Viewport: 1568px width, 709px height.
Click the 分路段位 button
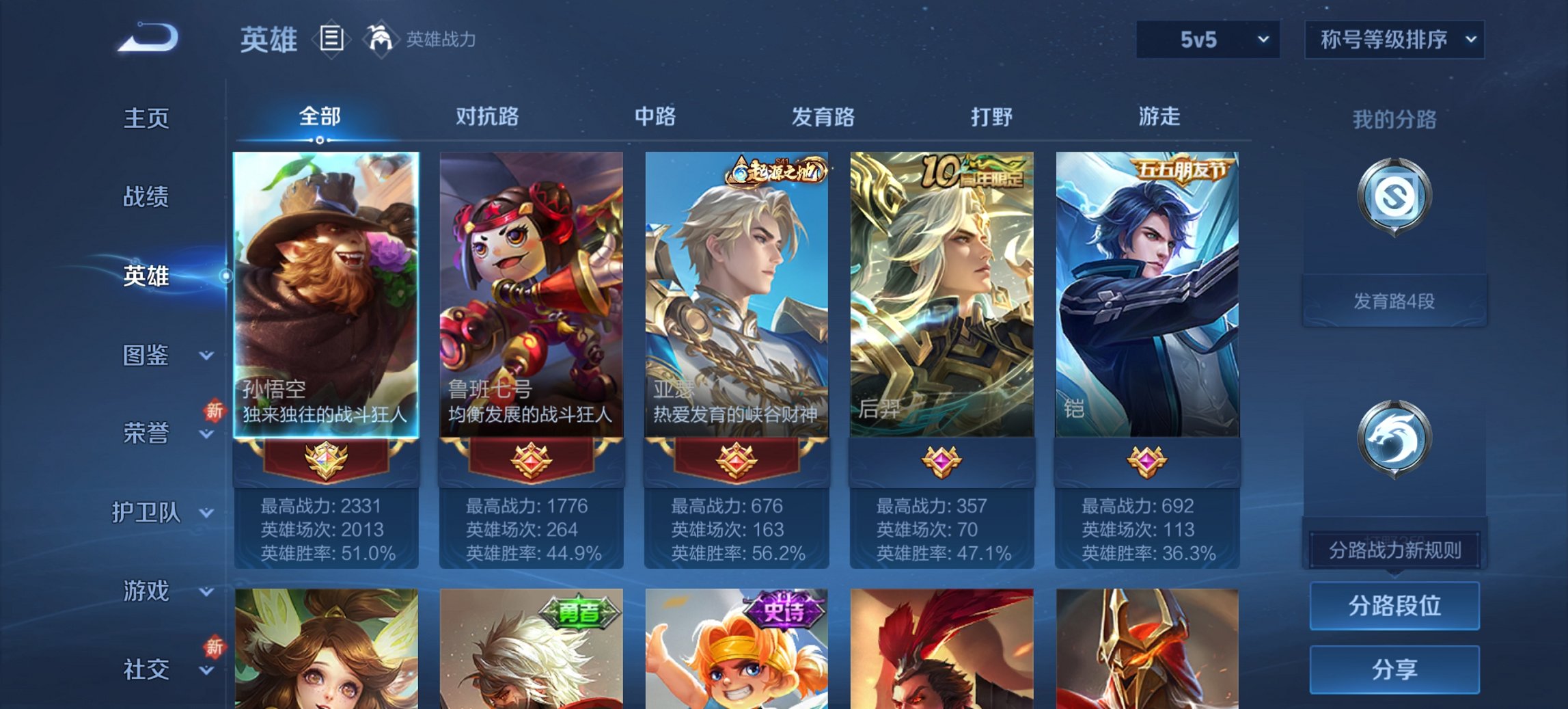[1394, 604]
